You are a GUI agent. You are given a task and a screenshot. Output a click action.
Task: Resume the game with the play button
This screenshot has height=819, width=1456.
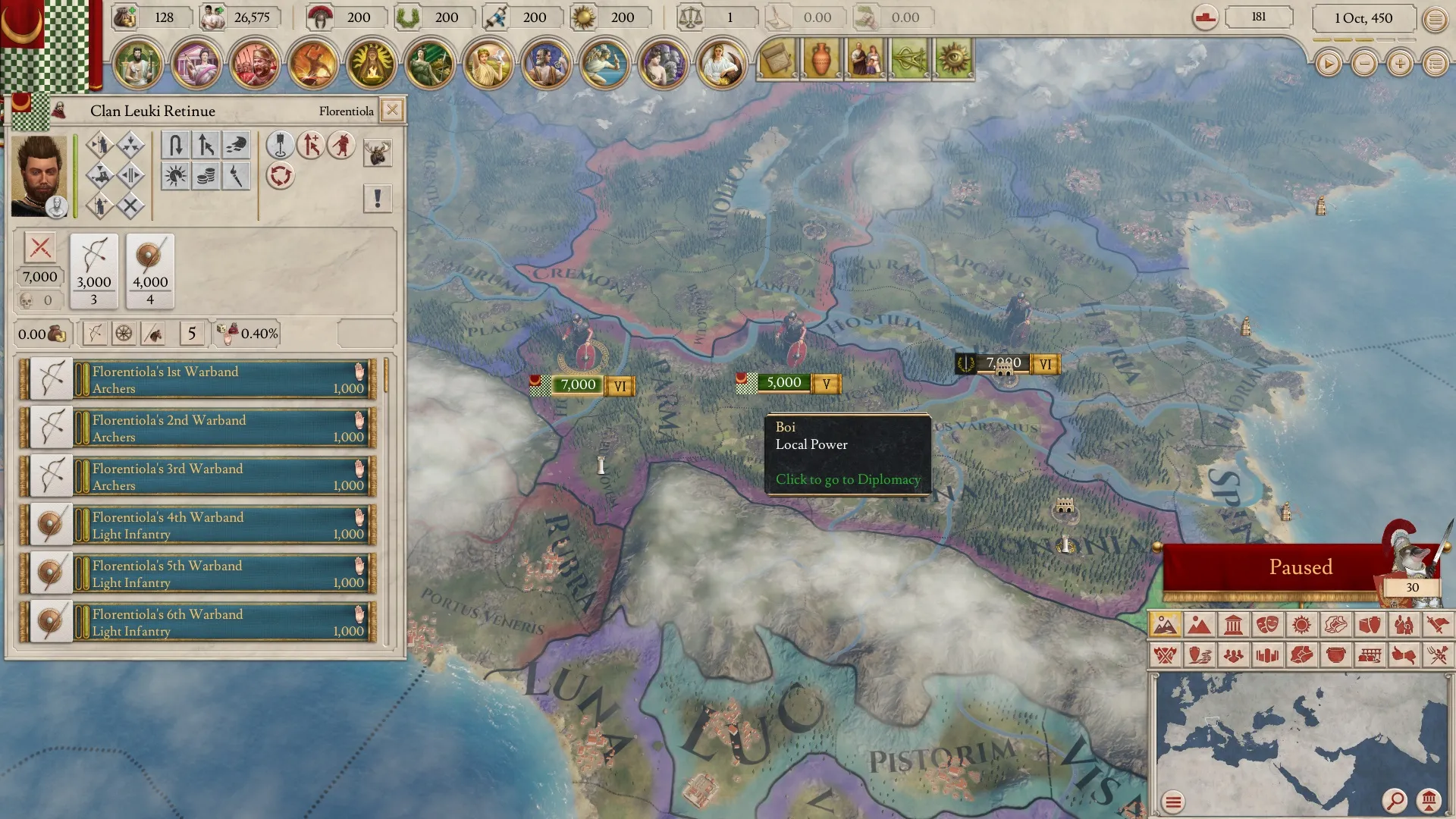click(x=1328, y=64)
